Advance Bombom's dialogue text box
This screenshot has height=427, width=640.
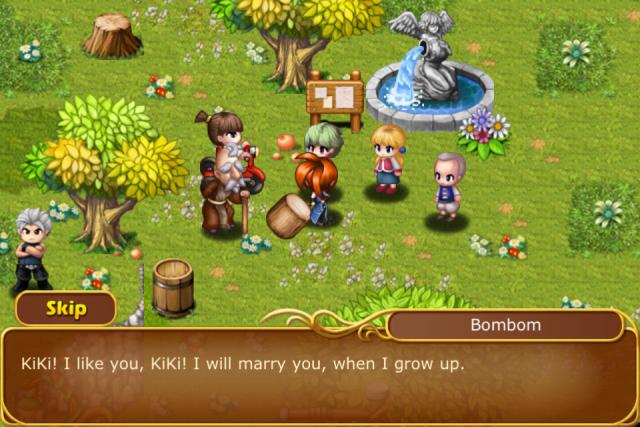click(320, 375)
